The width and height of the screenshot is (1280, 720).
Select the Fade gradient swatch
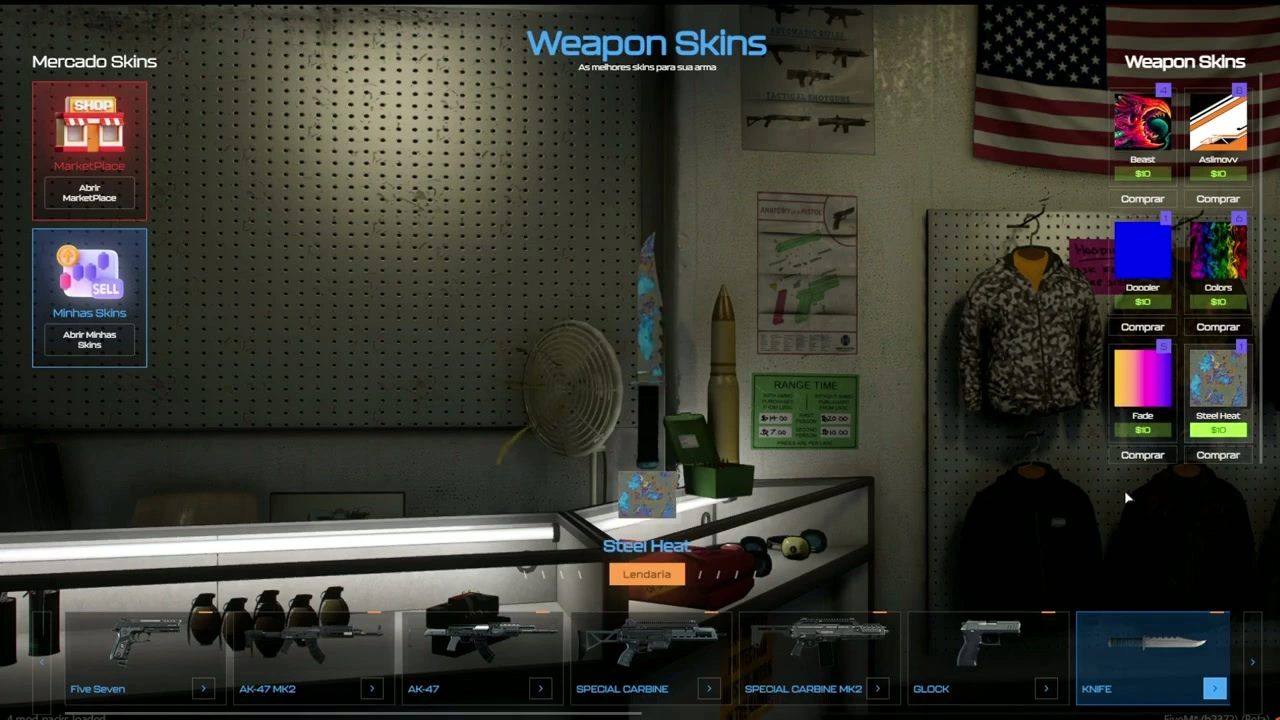tap(1142, 378)
